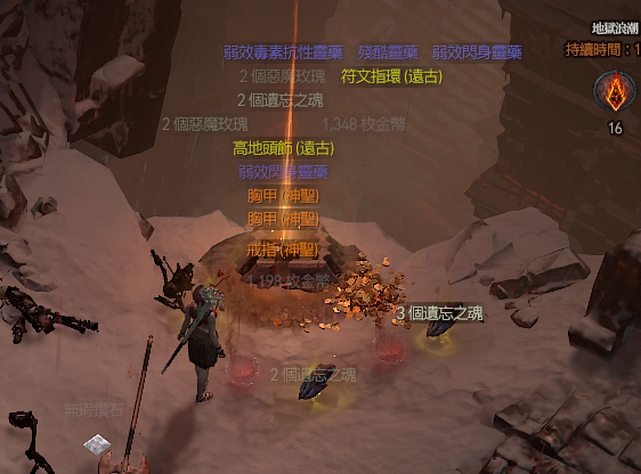This screenshot has width=641, height=474.
Task: Grab the 符文指環 (遠古) ring label
Action: pyautogui.click(x=391, y=76)
